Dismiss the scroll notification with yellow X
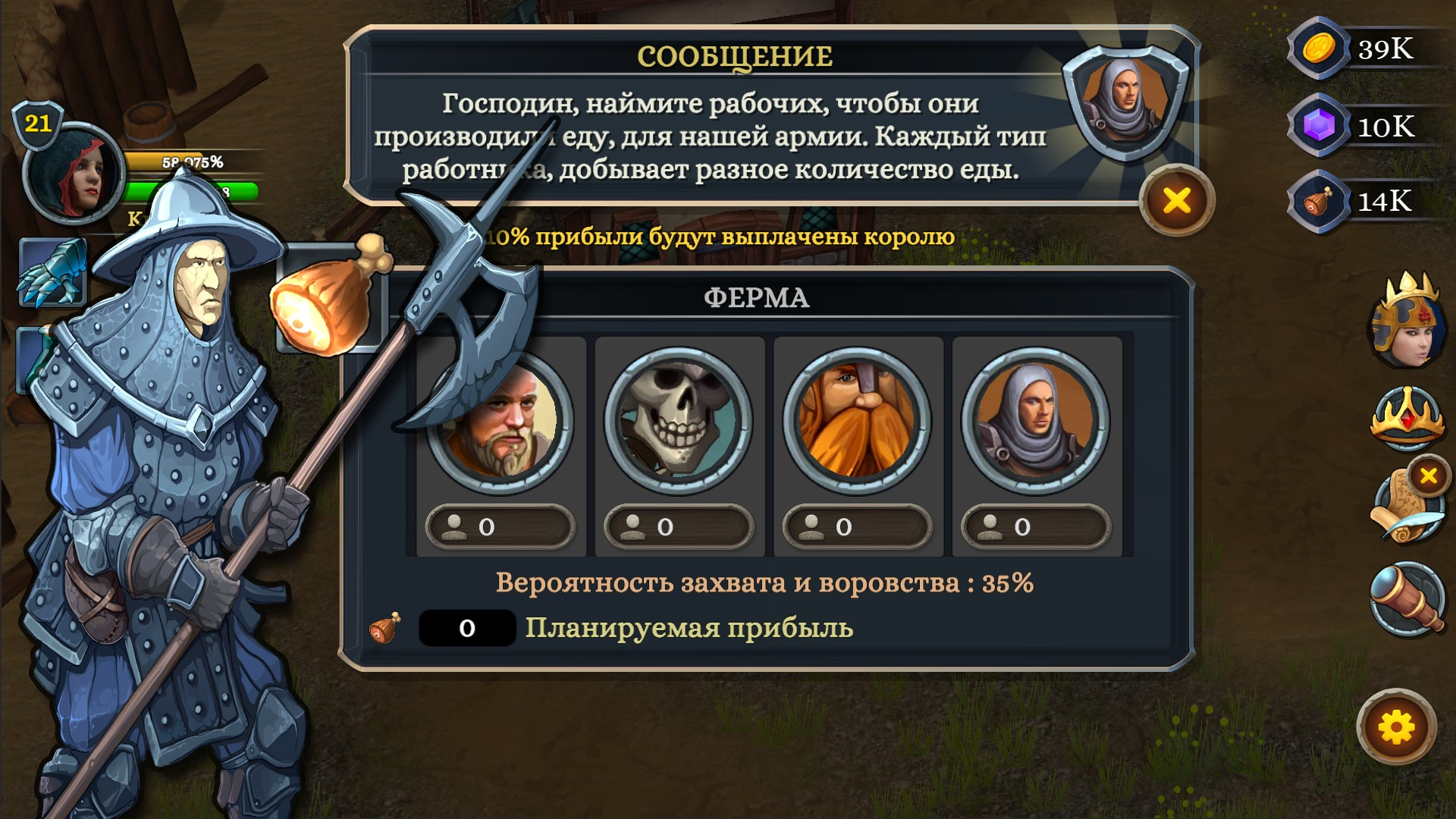1456x819 pixels. pos(1430,478)
